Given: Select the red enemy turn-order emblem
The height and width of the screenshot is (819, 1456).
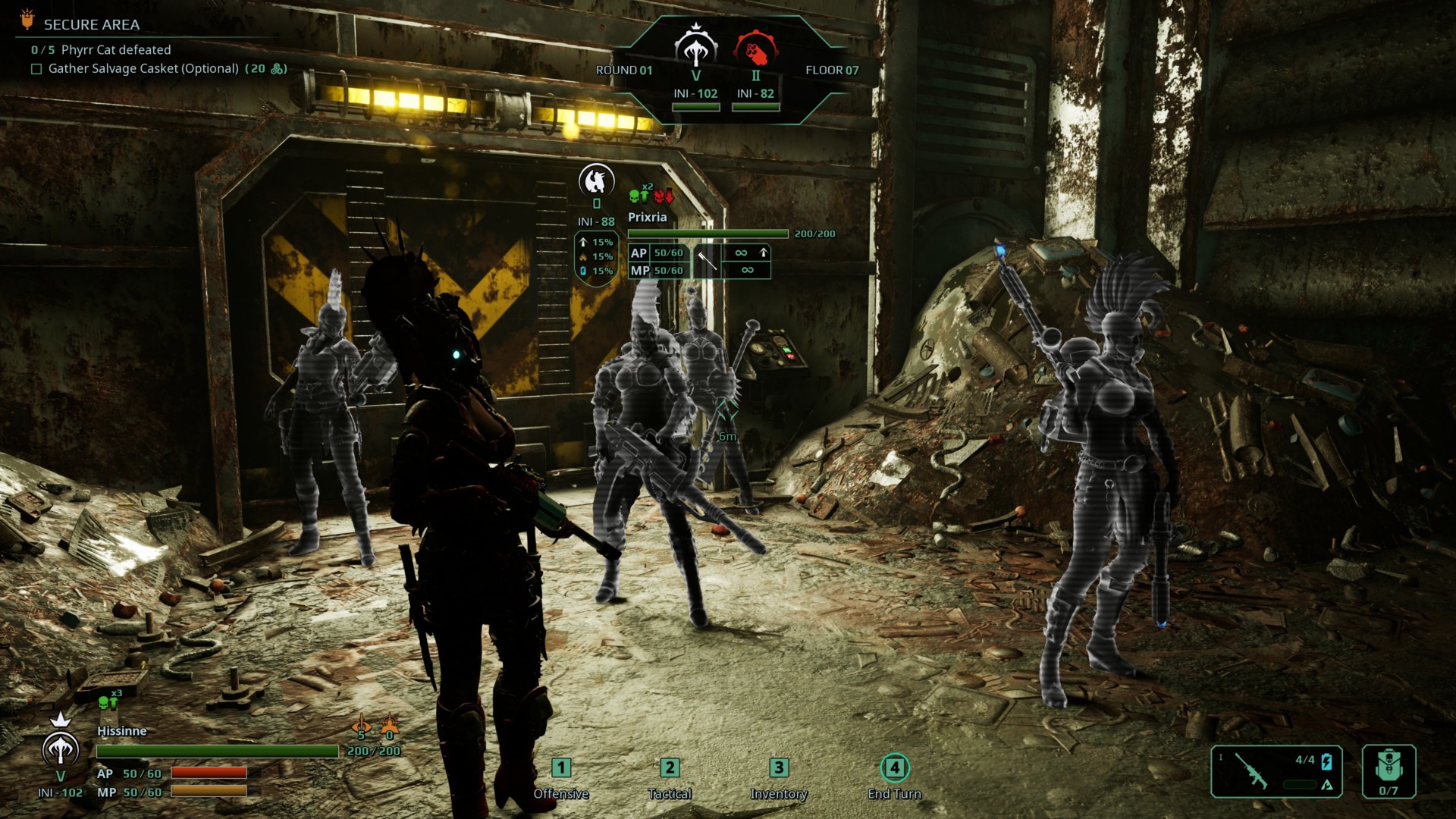Looking at the screenshot, I should [x=755, y=49].
